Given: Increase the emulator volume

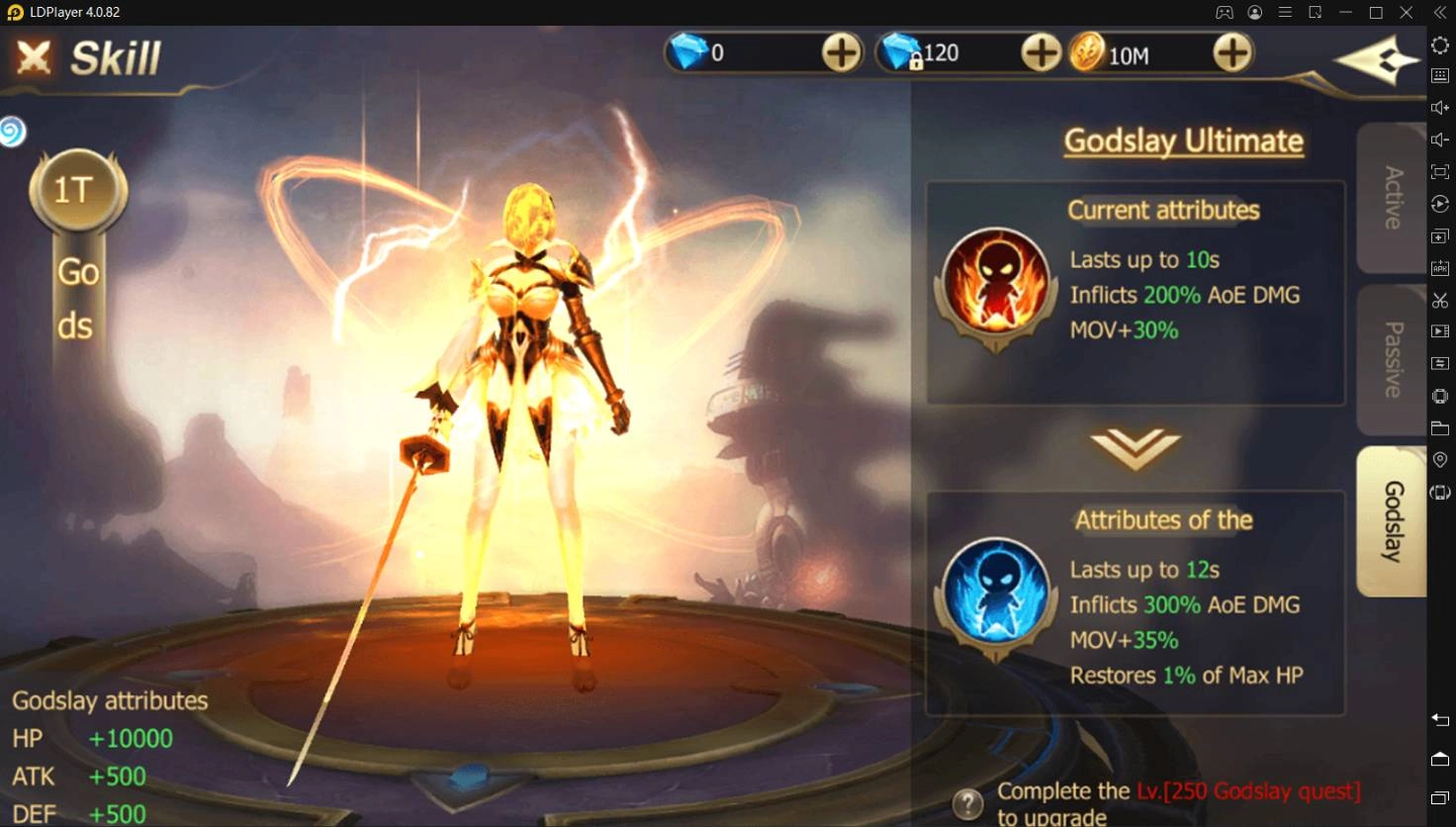Looking at the screenshot, I should point(1440,107).
